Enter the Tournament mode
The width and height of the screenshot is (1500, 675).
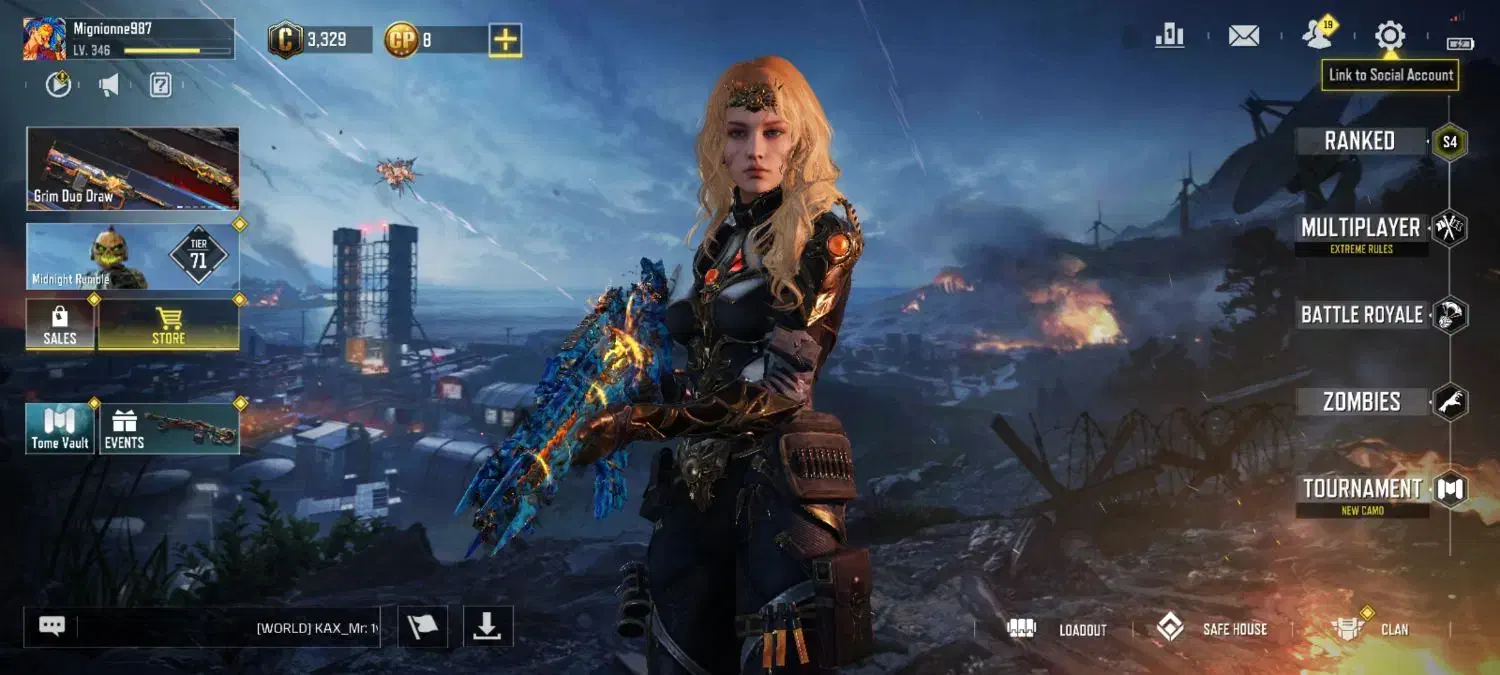point(1361,489)
